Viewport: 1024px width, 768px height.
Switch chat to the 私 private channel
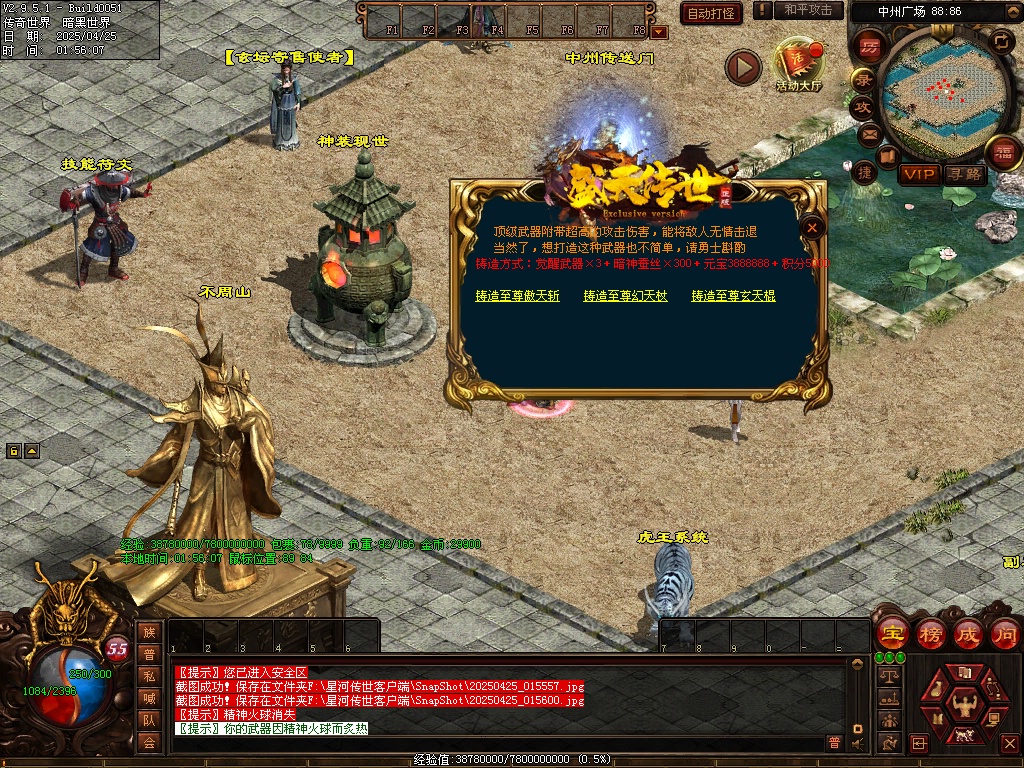[x=149, y=675]
